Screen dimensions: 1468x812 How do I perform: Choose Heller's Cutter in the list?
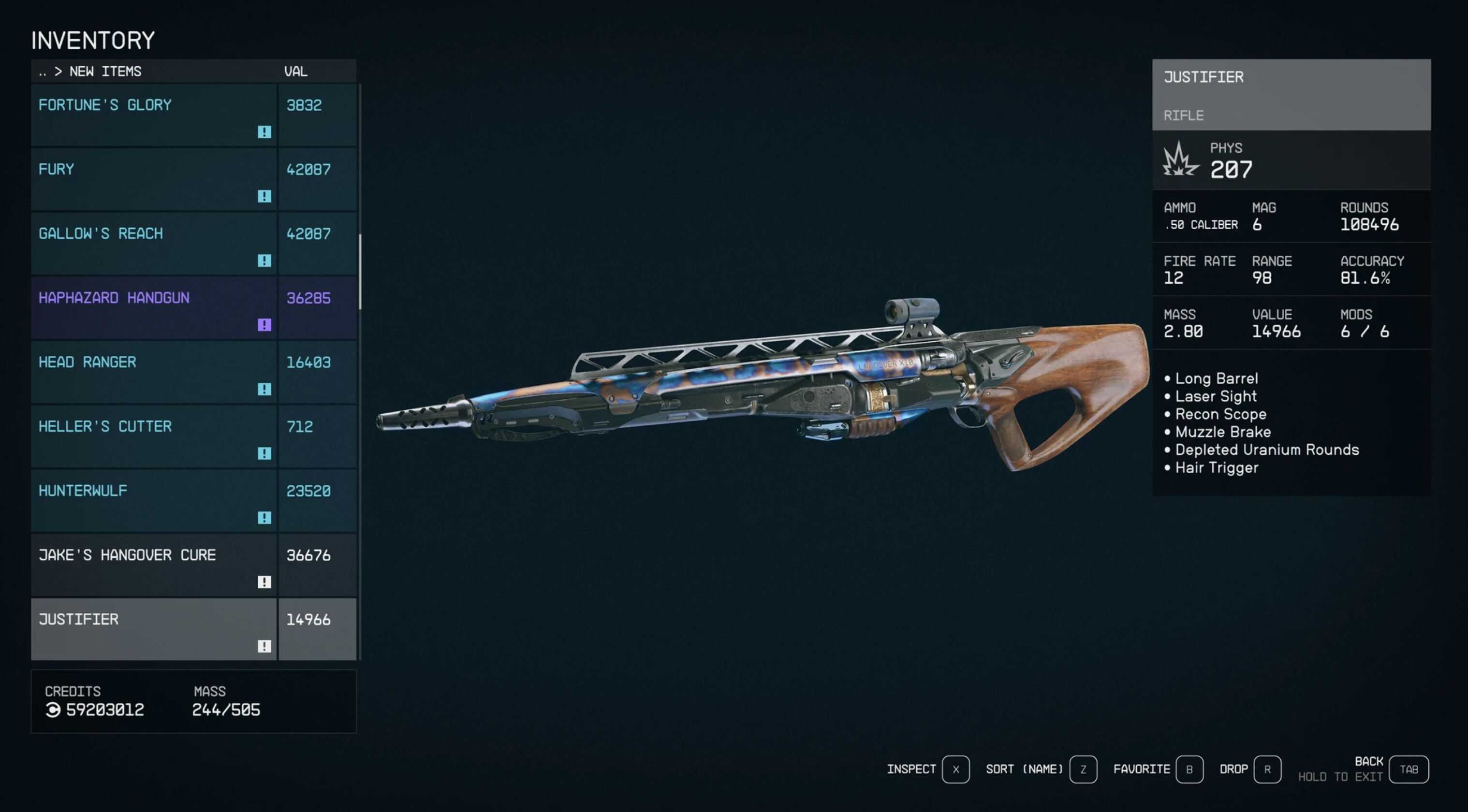[x=154, y=436]
